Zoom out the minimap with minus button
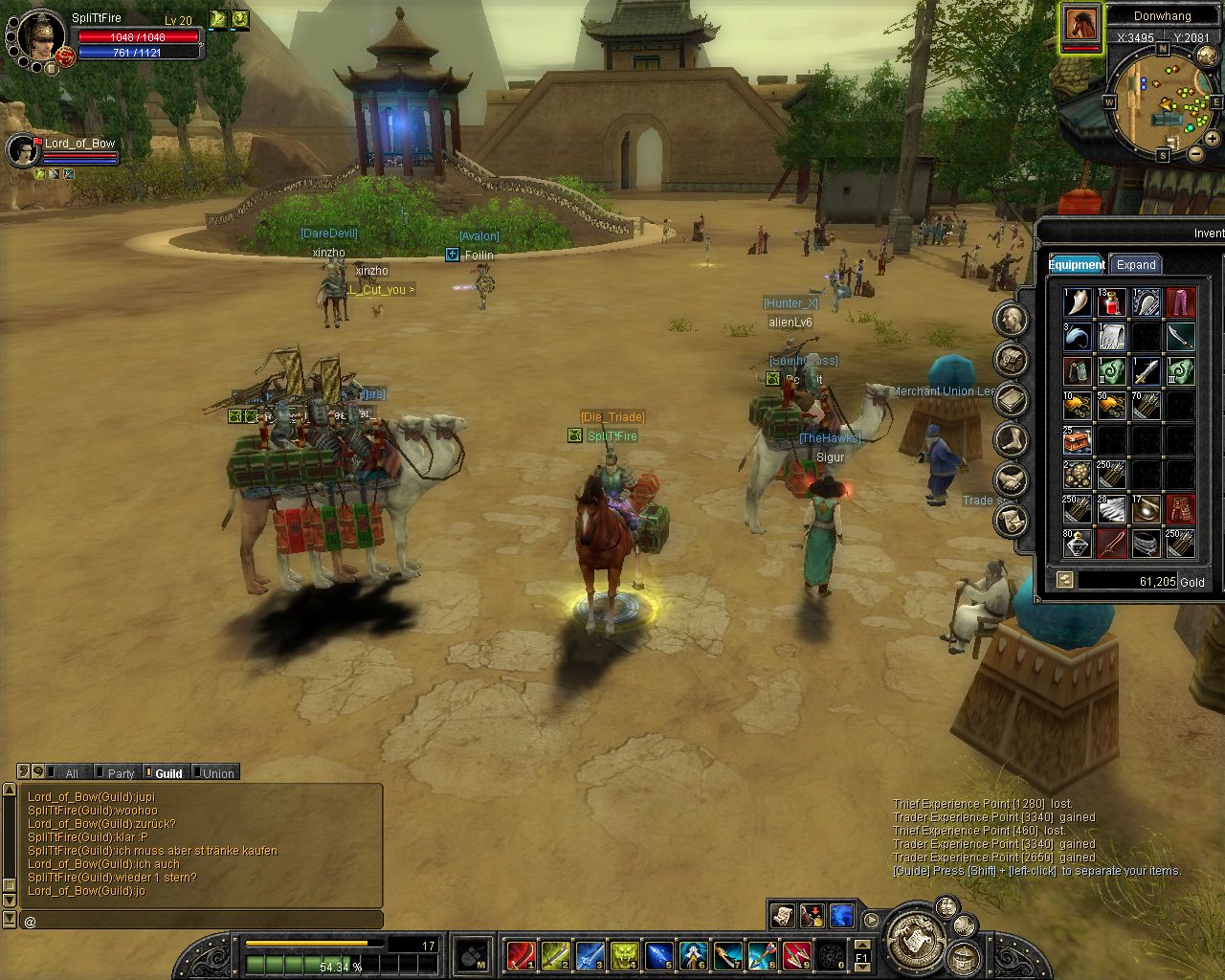This screenshot has width=1225, height=980. click(1195, 153)
